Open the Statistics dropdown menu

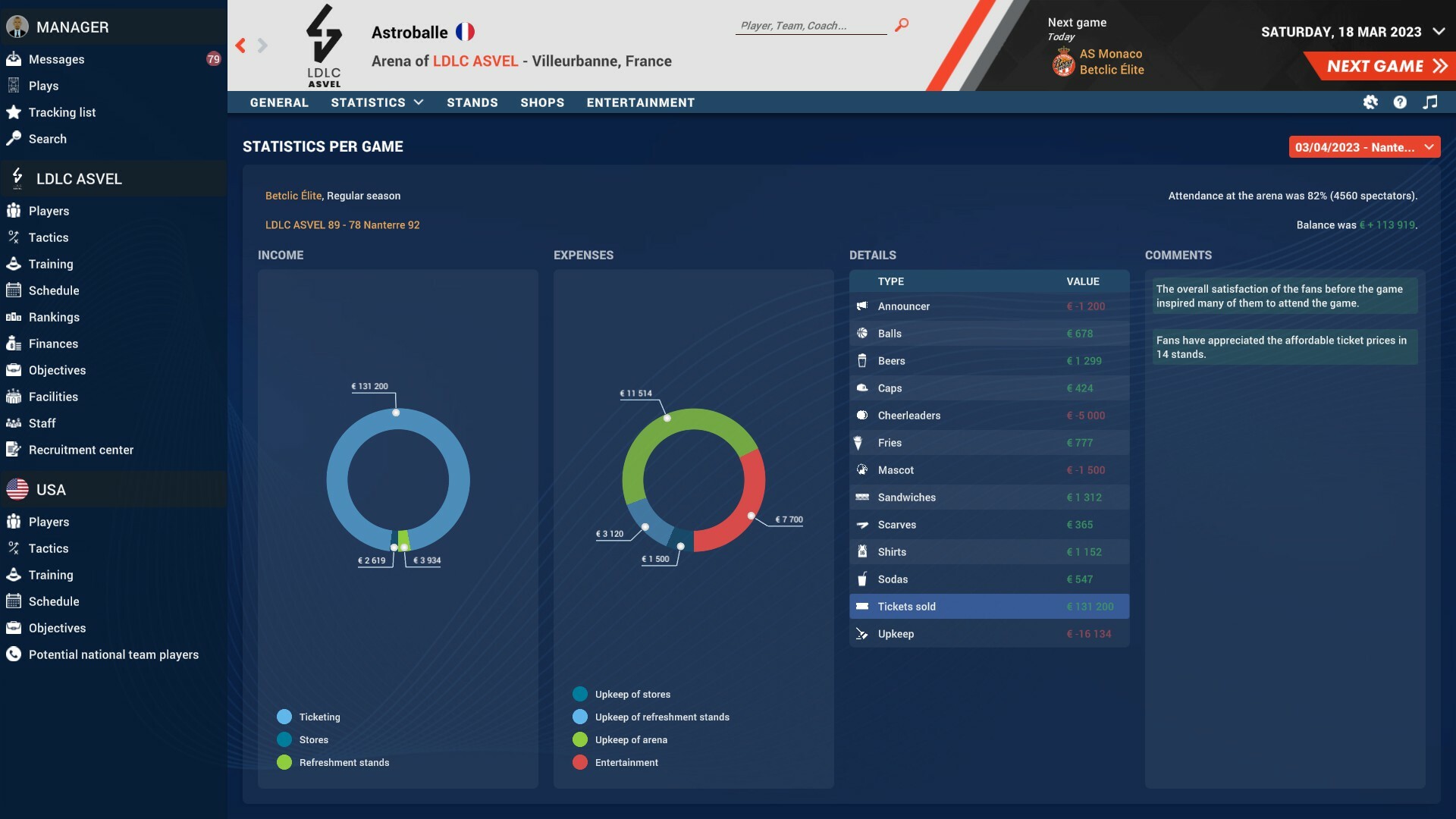377,102
